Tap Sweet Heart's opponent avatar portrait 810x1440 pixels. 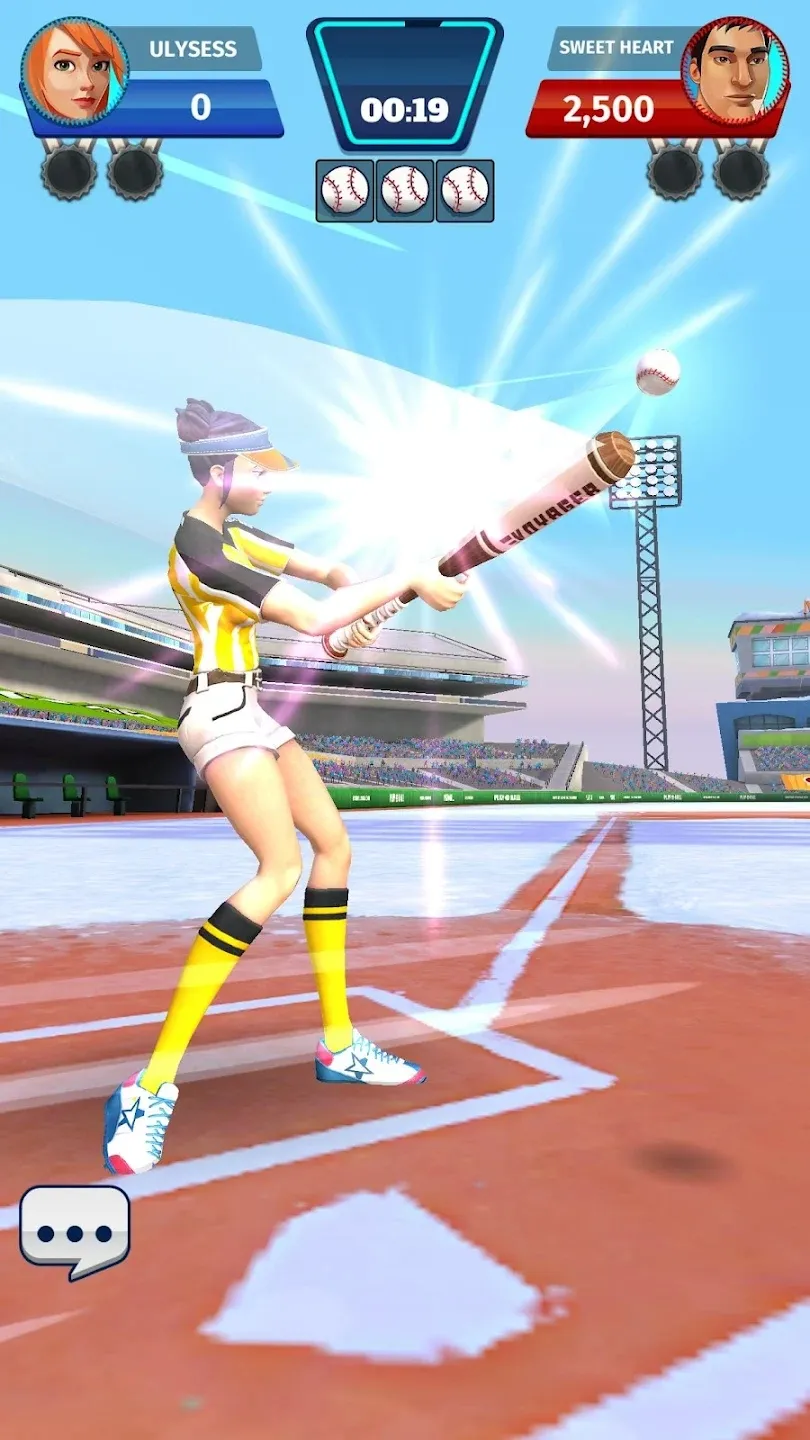click(x=735, y=68)
